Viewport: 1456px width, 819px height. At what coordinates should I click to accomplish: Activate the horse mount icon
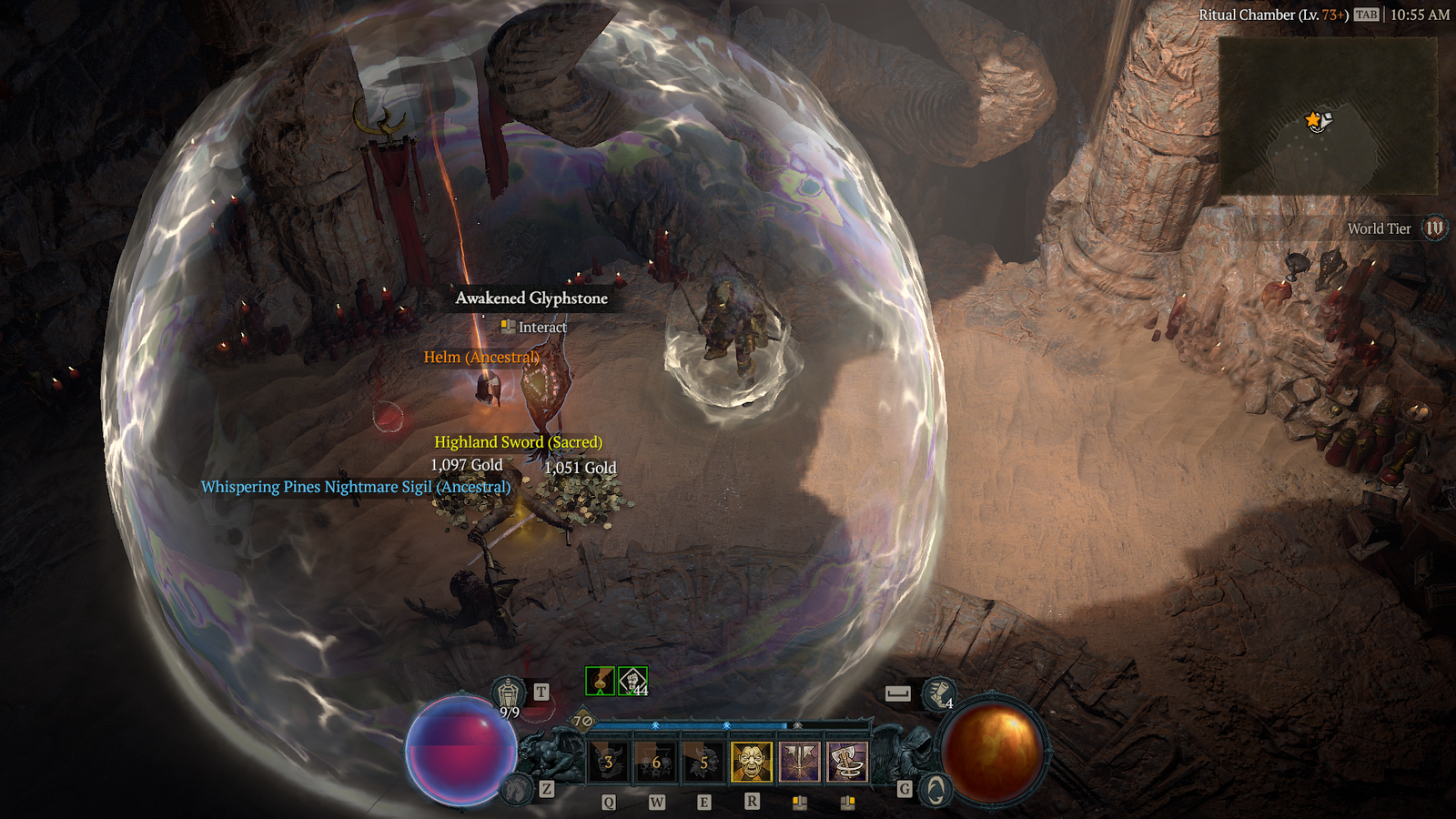coord(518,789)
